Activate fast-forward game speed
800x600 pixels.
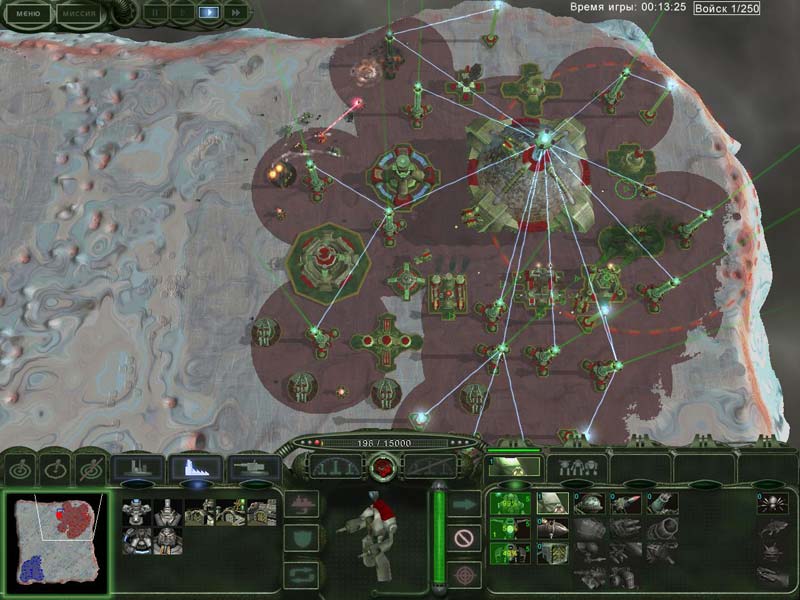pyautogui.click(x=235, y=13)
